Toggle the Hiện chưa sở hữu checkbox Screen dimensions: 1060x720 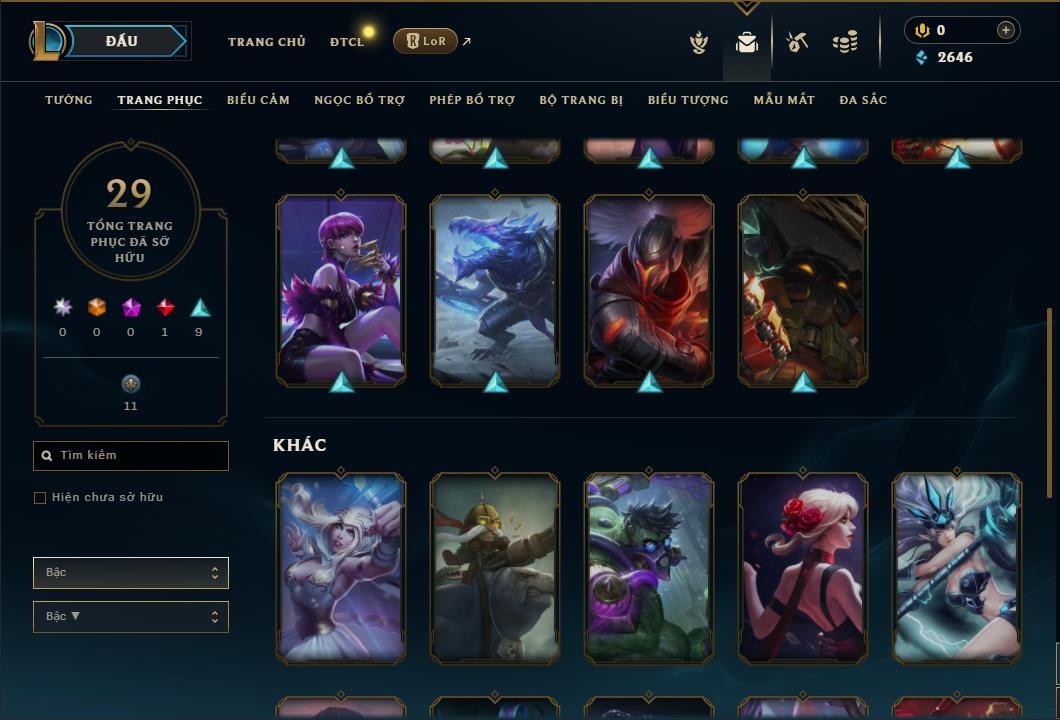tap(40, 498)
